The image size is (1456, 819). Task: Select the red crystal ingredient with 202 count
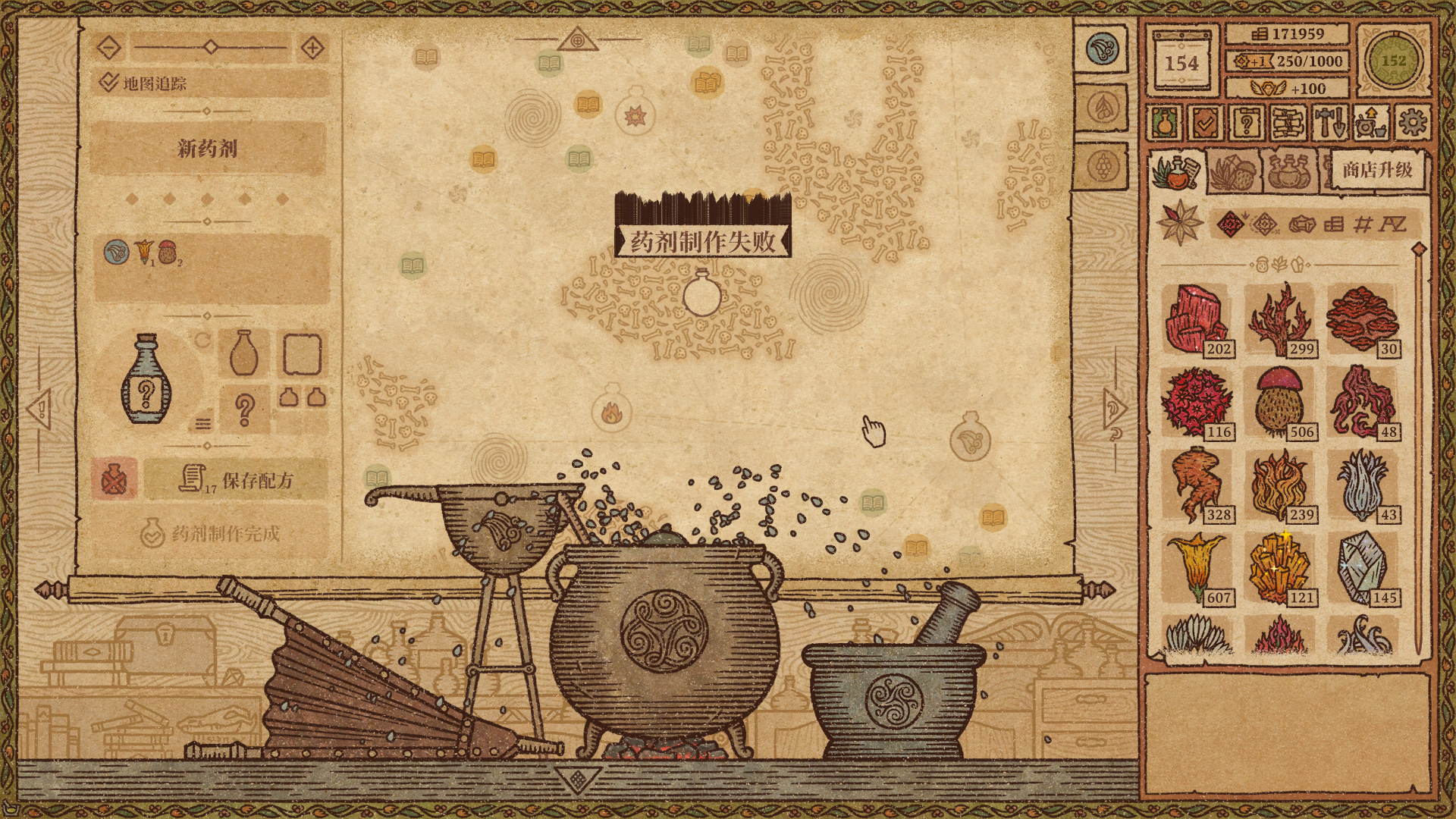1197,319
